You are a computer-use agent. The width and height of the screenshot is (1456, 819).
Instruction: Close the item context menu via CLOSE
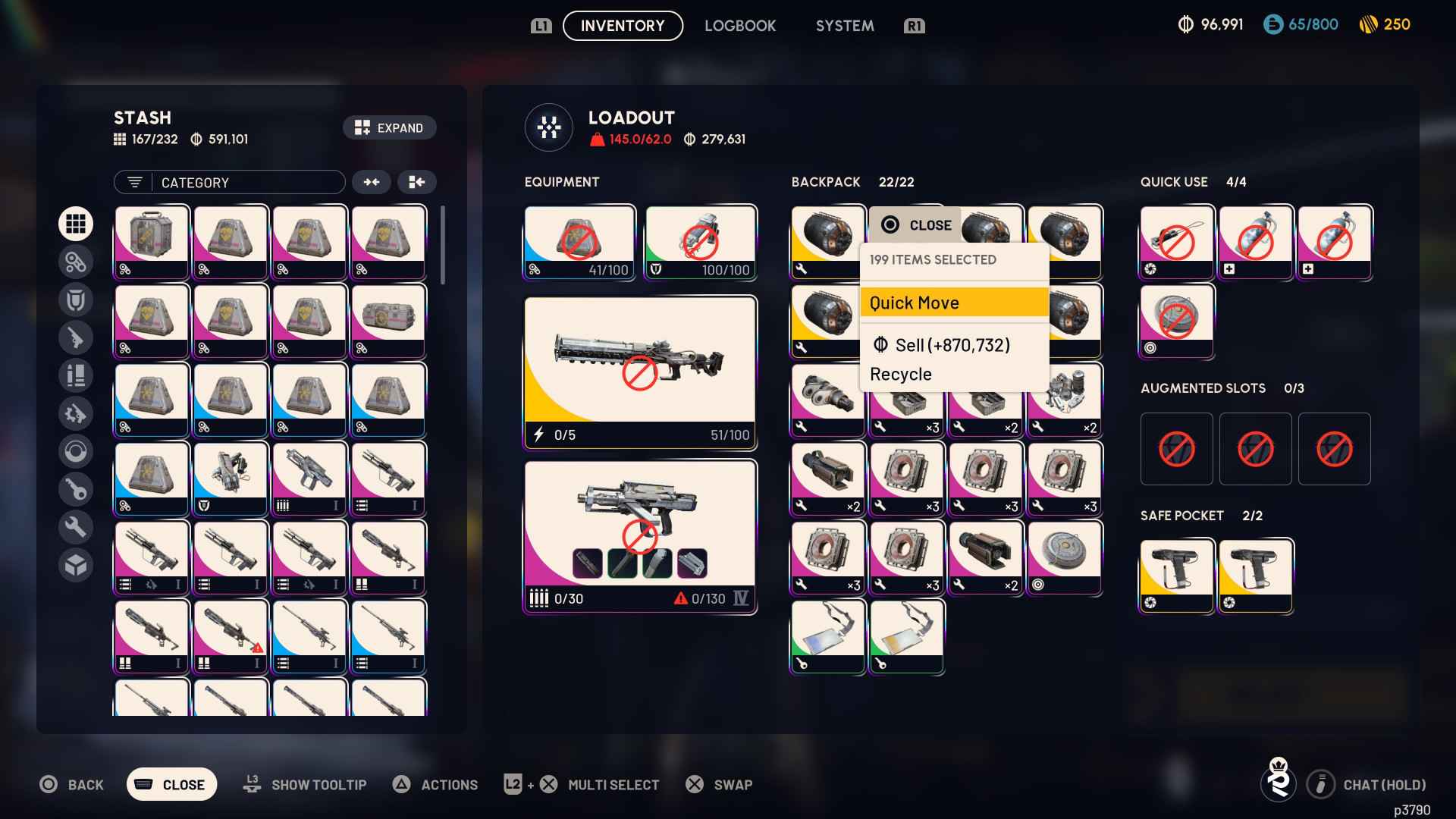tap(915, 224)
